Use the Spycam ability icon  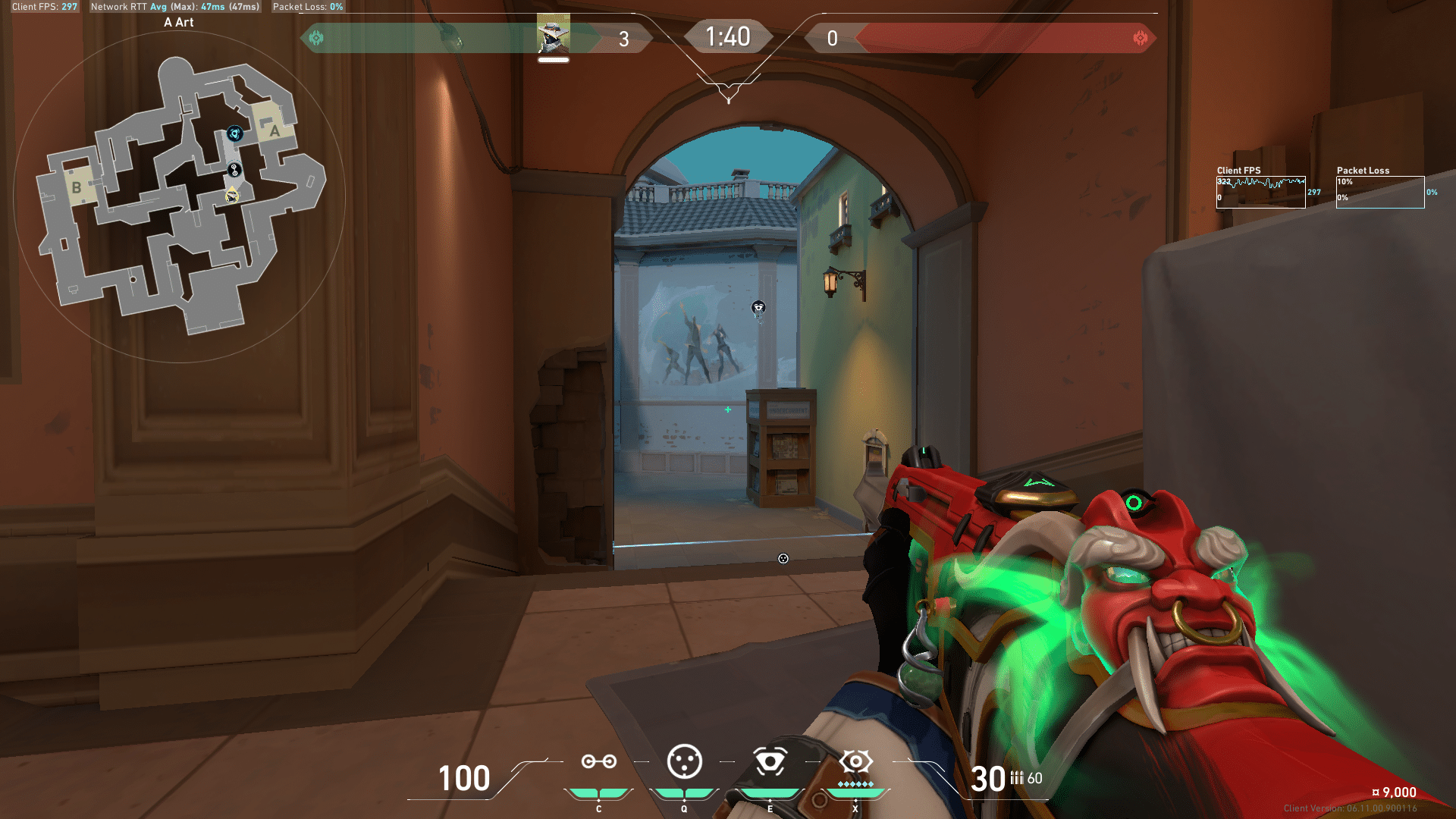coord(770,761)
